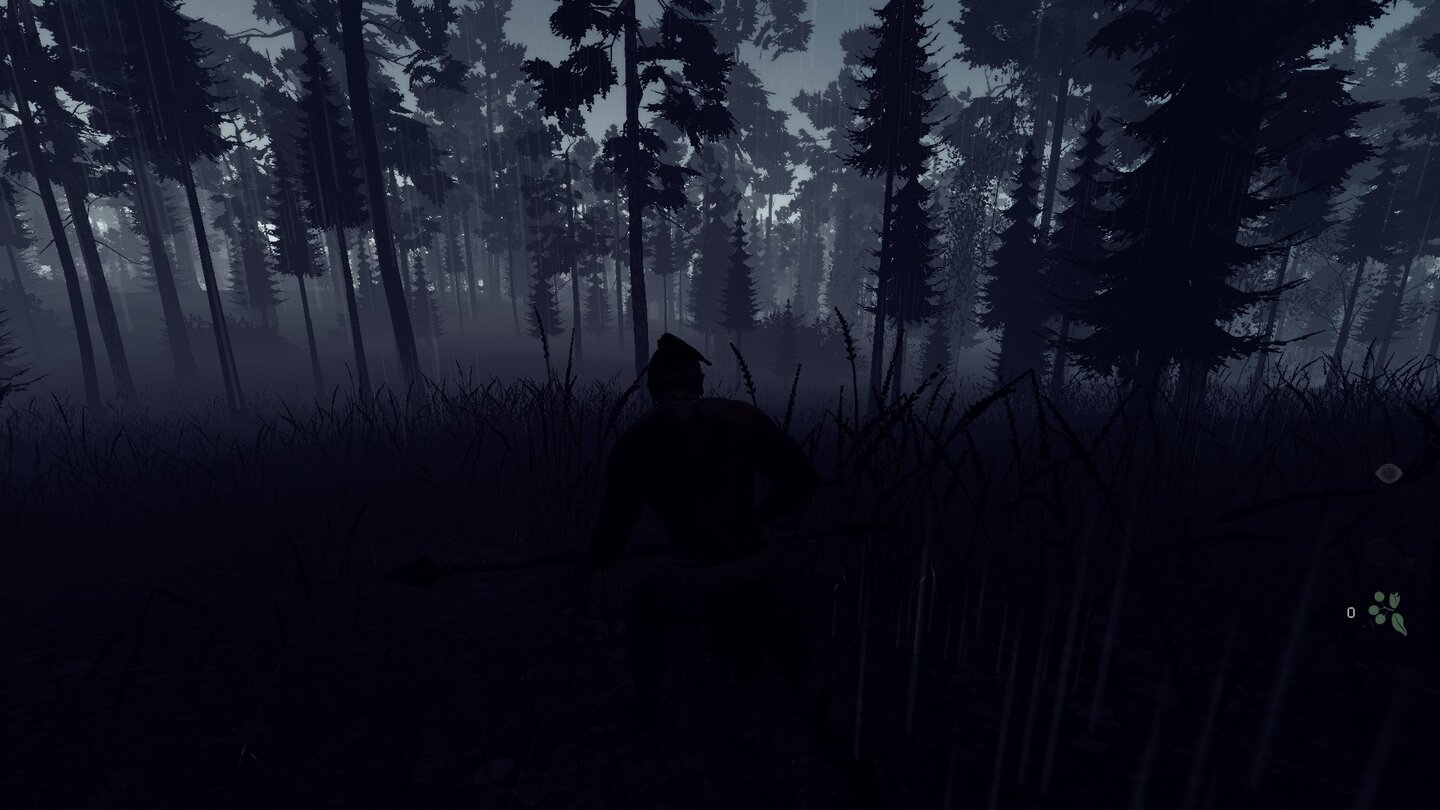The image size is (1440, 810).
Task: Click the berry count label reading 0
Action: coord(1351,612)
